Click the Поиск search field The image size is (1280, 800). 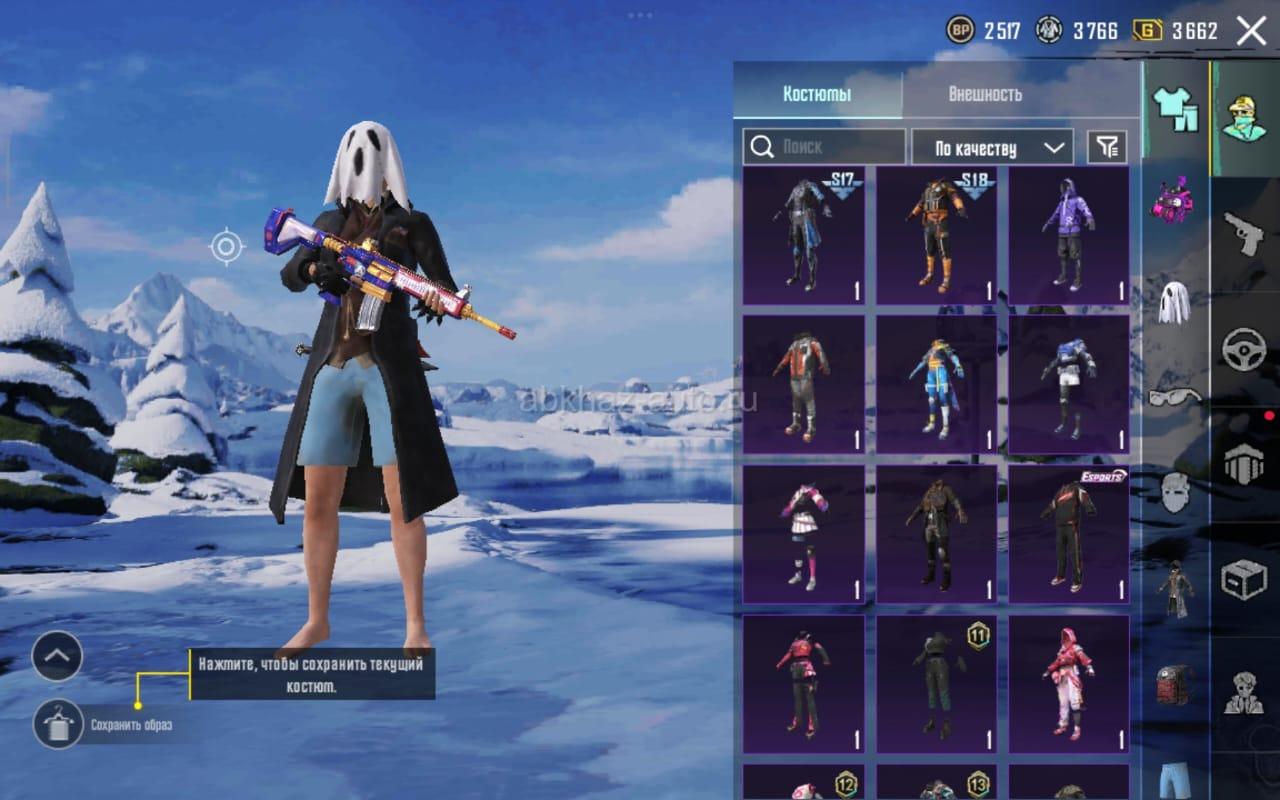point(824,147)
